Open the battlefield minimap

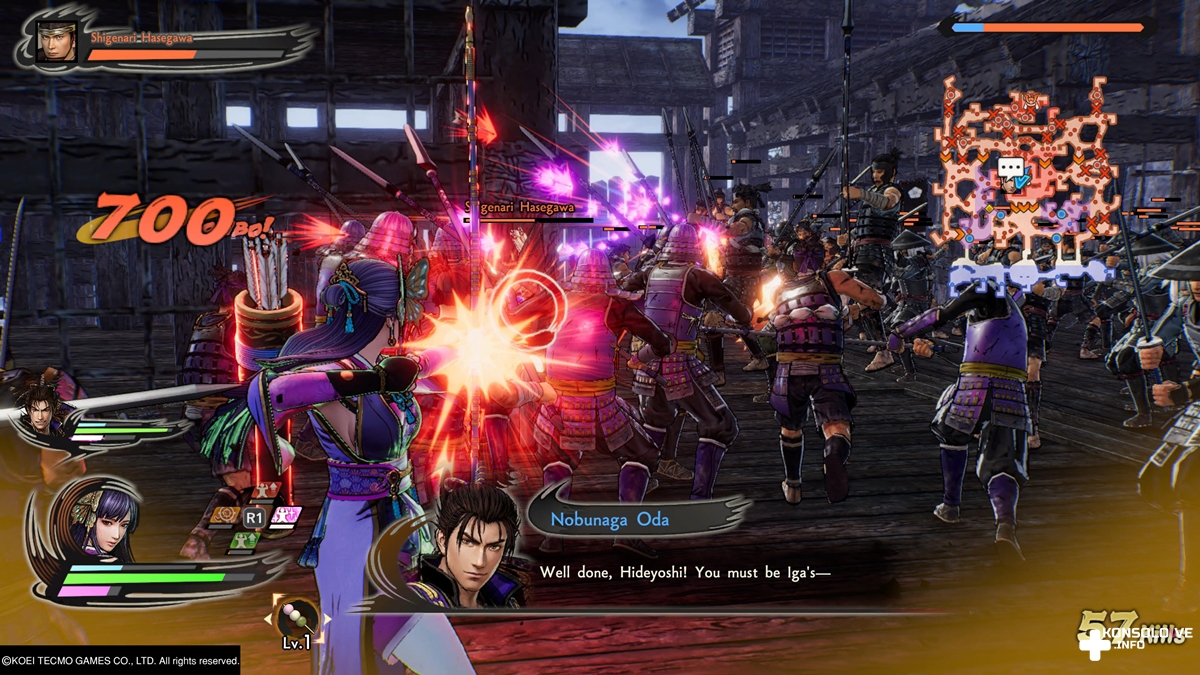1025,180
